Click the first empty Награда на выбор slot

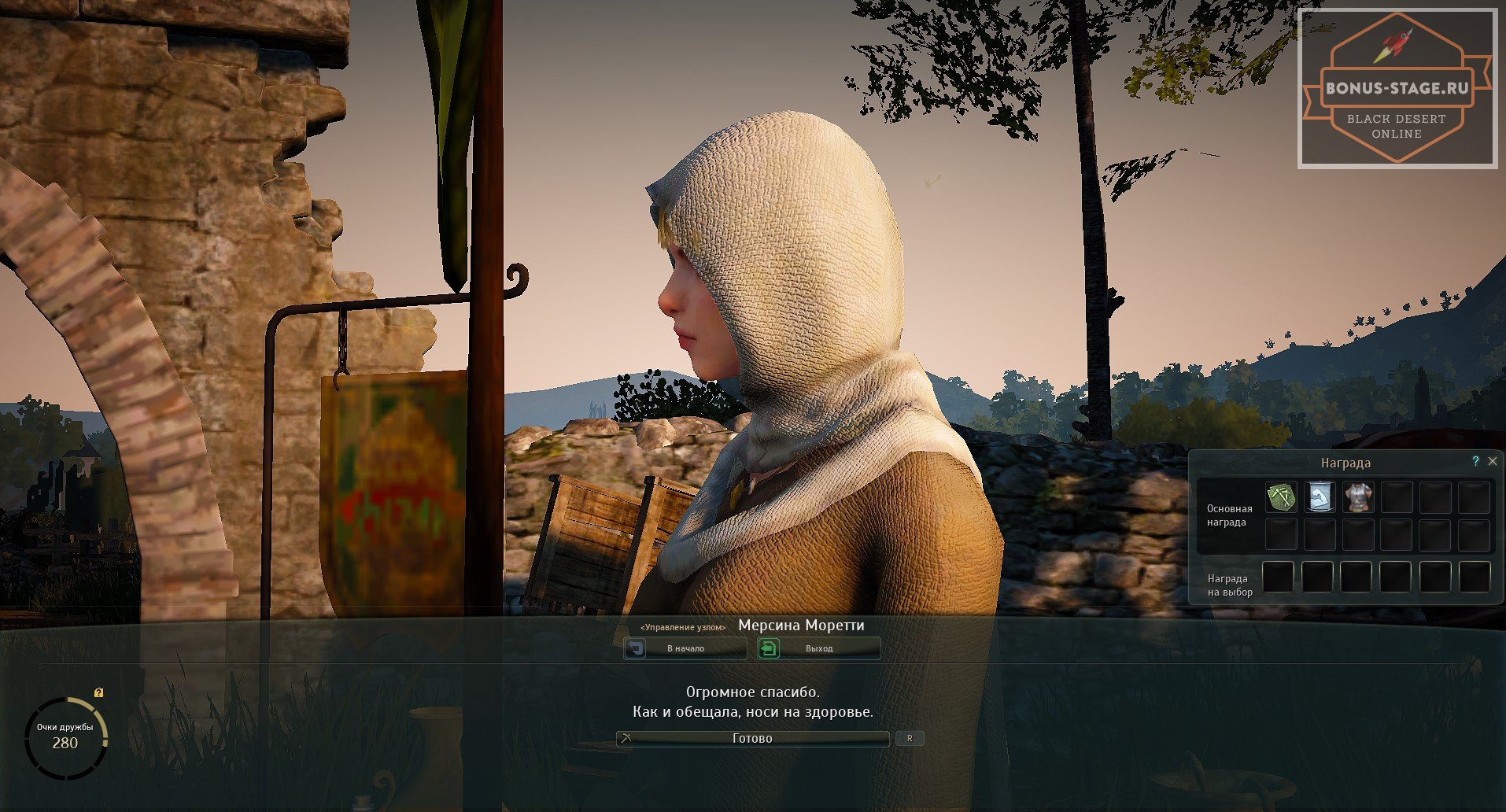[1279, 577]
